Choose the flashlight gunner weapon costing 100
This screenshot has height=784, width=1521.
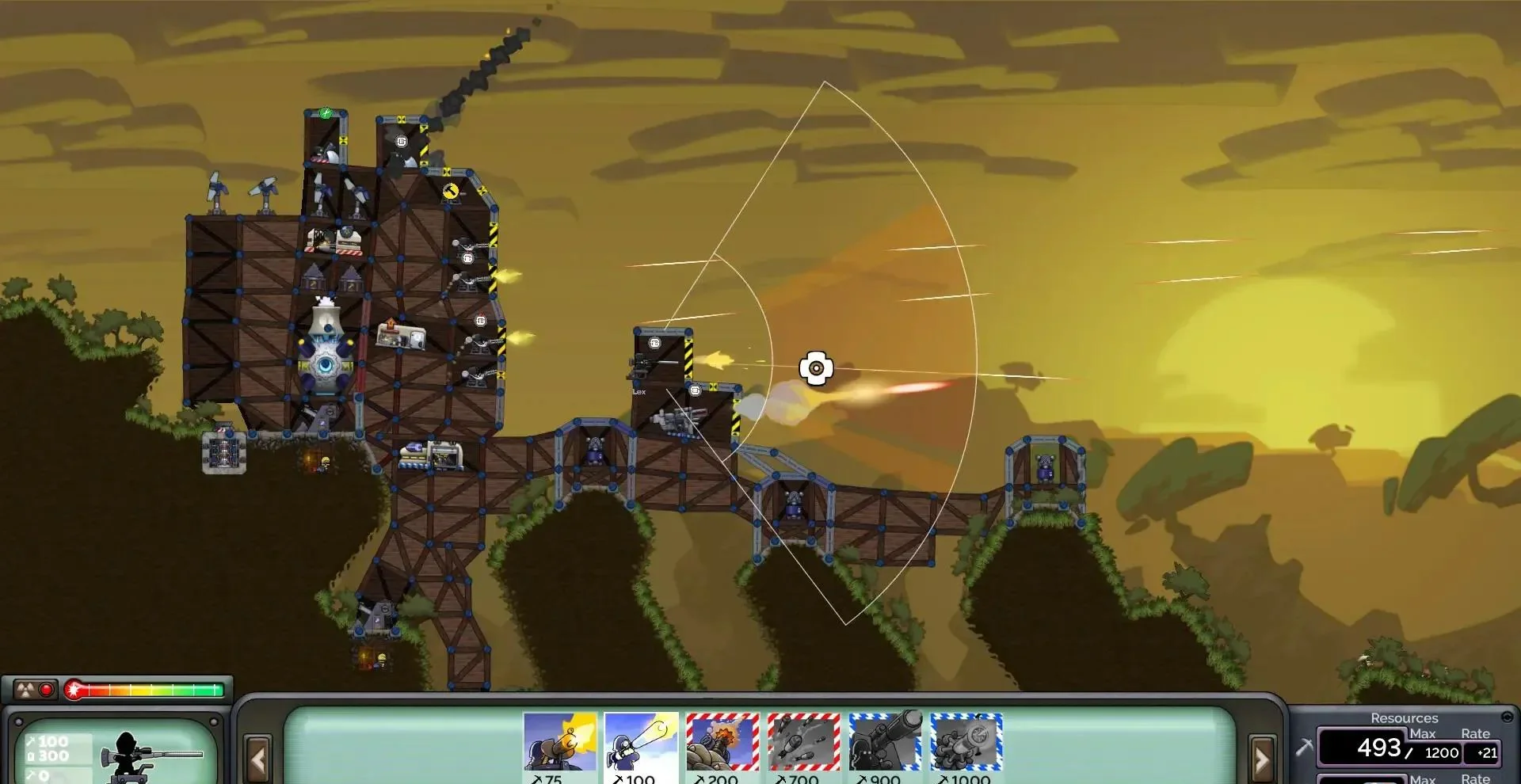pos(641,742)
